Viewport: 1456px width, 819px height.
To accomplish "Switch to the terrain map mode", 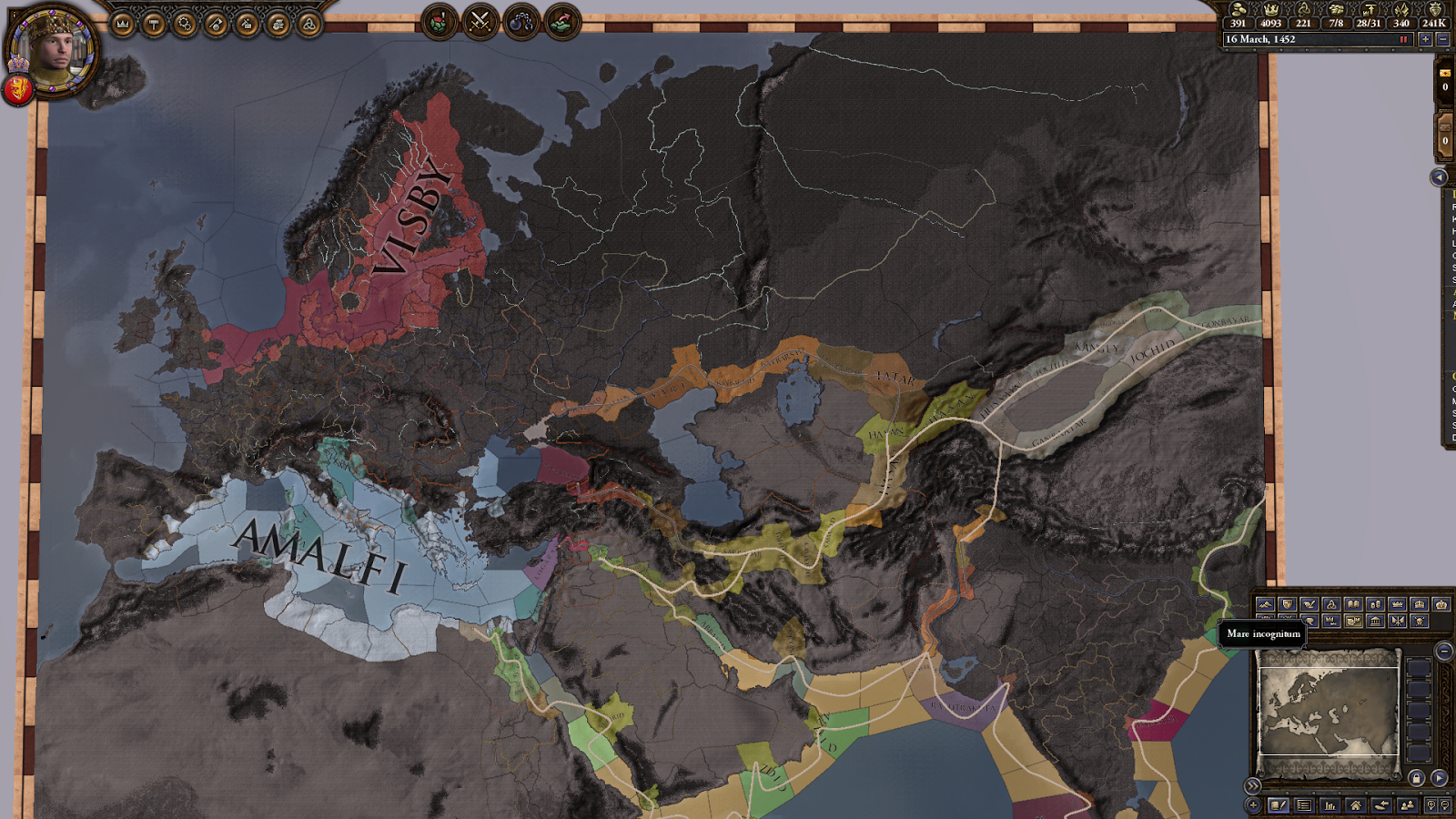I will (x=1265, y=604).
